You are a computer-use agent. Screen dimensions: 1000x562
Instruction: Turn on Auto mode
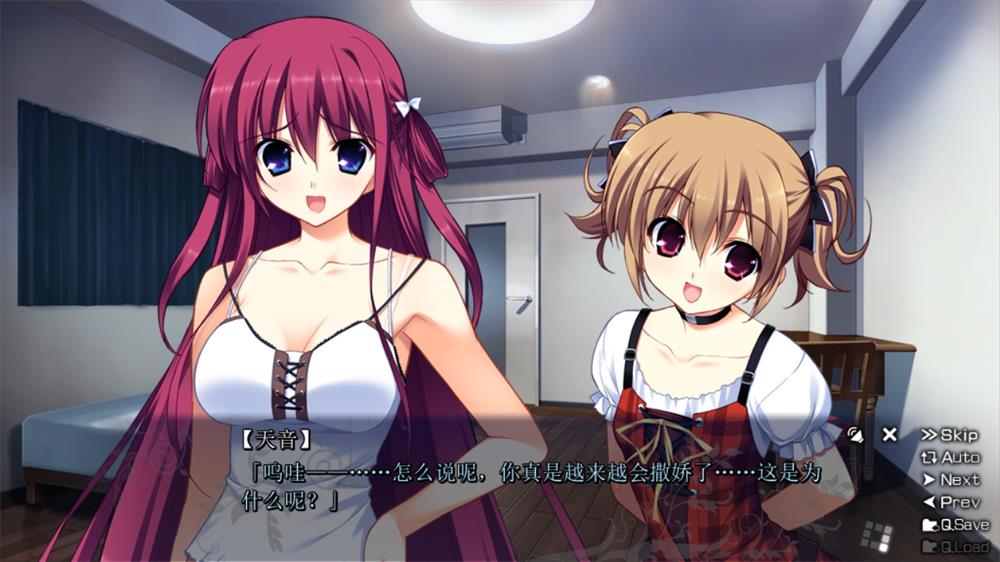pos(950,457)
